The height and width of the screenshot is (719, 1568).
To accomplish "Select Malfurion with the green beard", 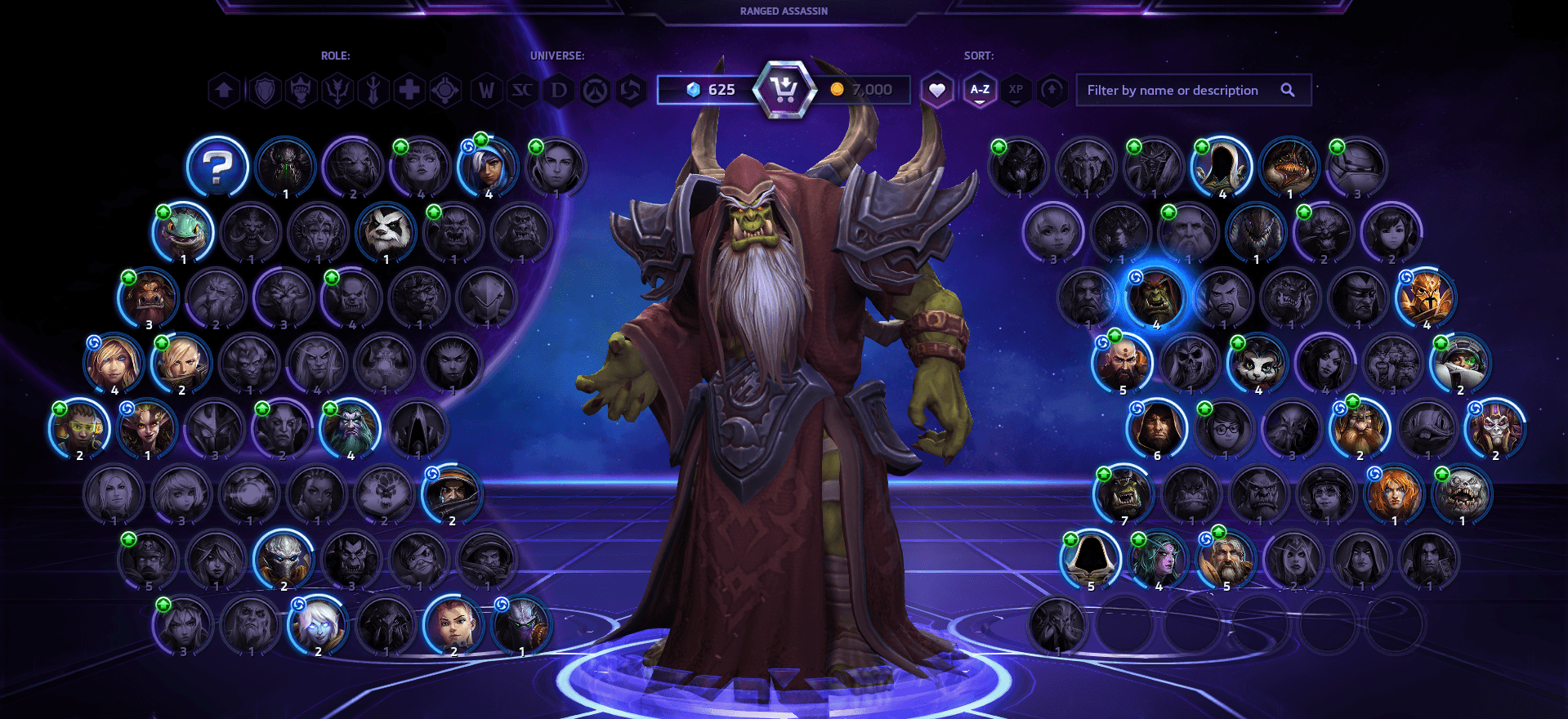I will click(x=351, y=428).
